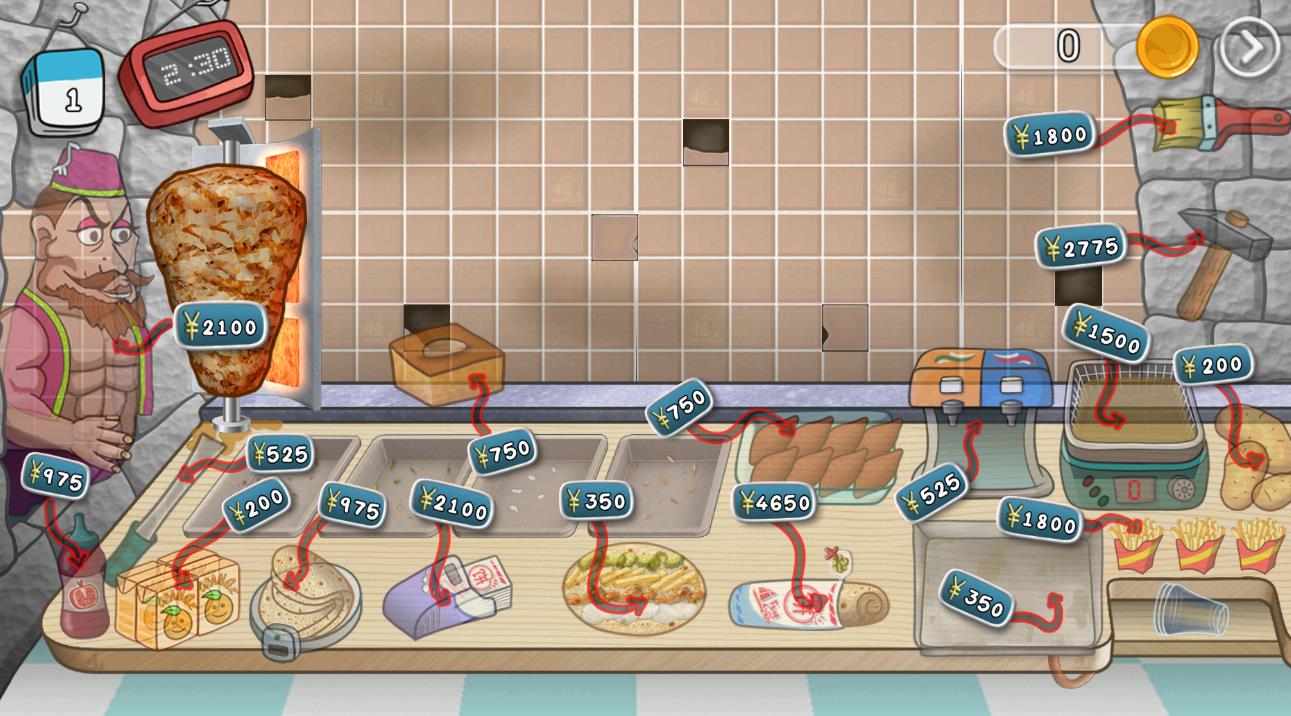Buy the ¥350 cup tray upgrade
Screen dimensions: 1291x716
coord(975,598)
